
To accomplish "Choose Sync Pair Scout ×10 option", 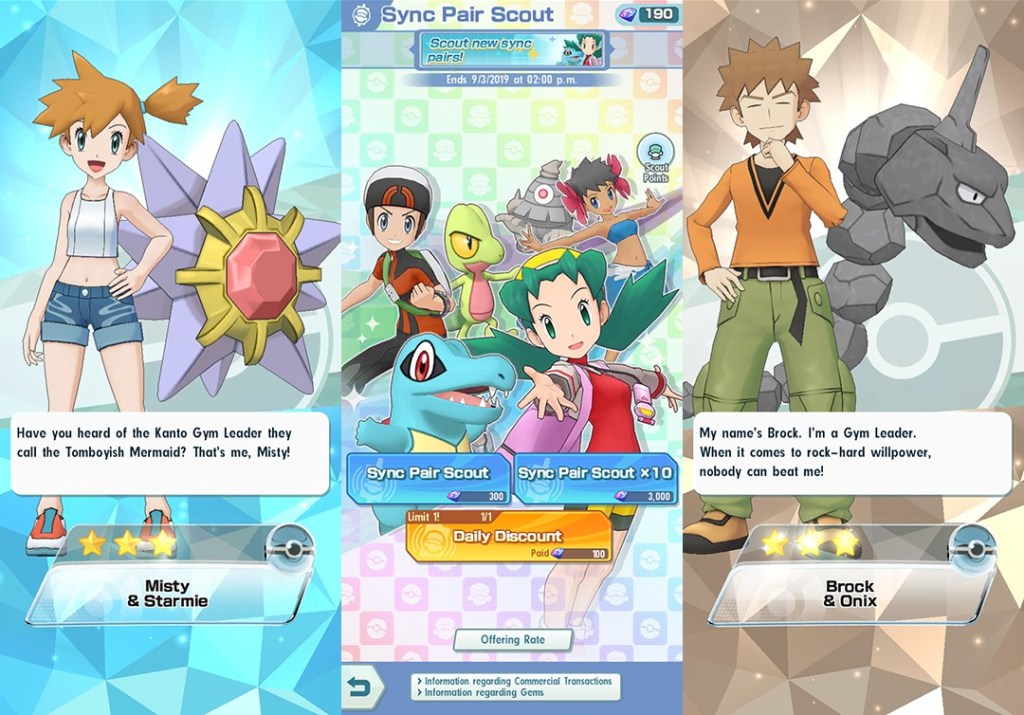I will pyautogui.click(x=596, y=479).
